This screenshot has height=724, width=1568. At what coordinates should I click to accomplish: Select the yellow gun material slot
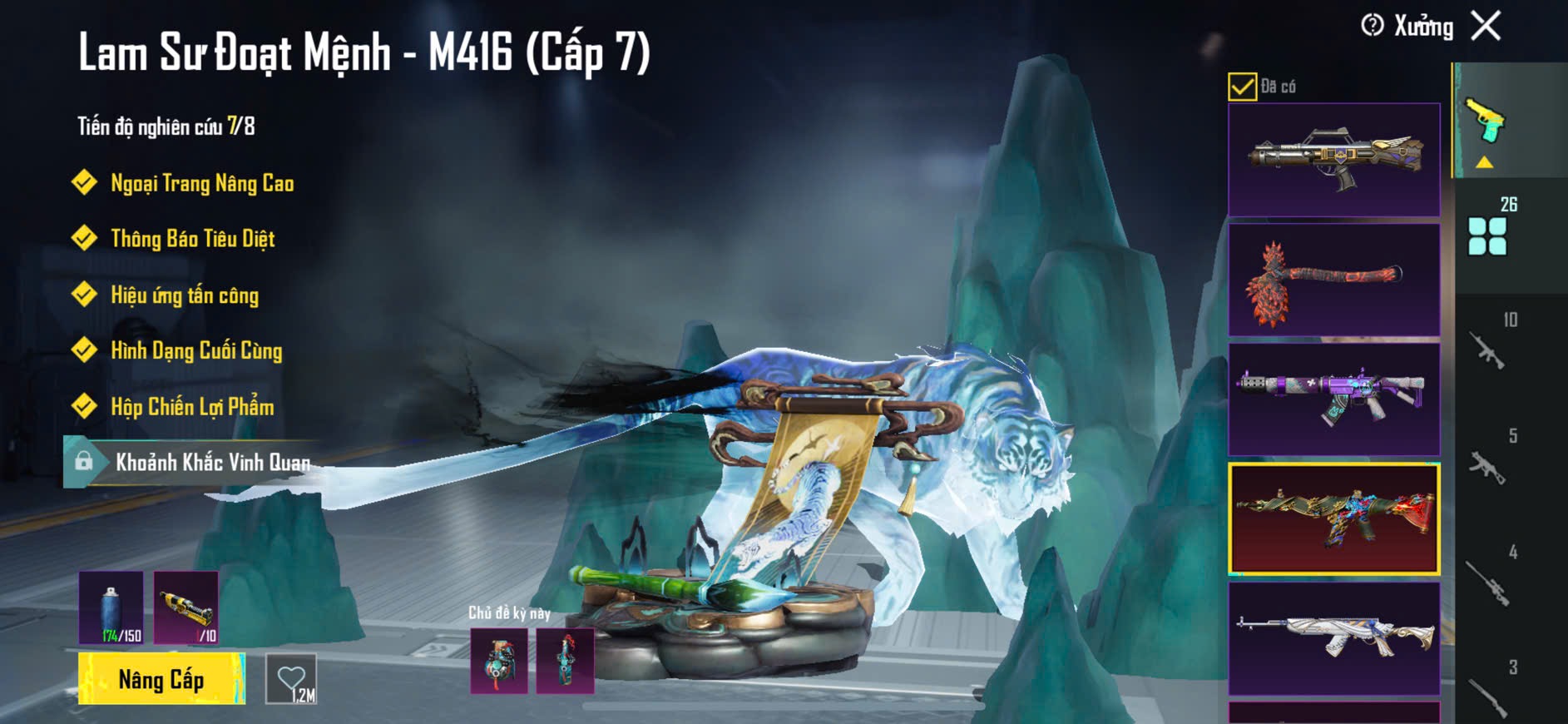point(186,608)
